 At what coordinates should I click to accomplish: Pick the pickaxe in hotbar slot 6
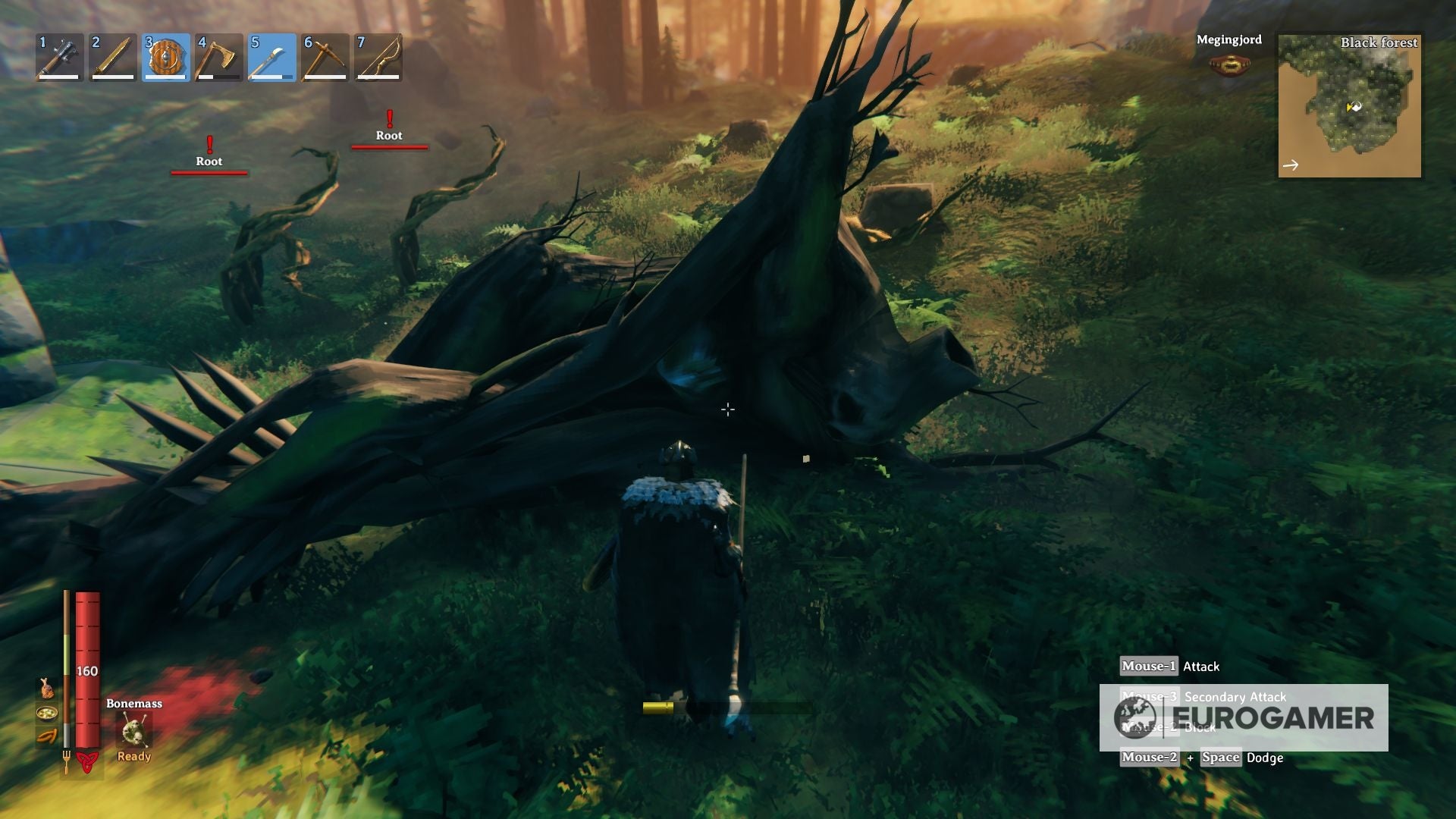(x=325, y=58)
